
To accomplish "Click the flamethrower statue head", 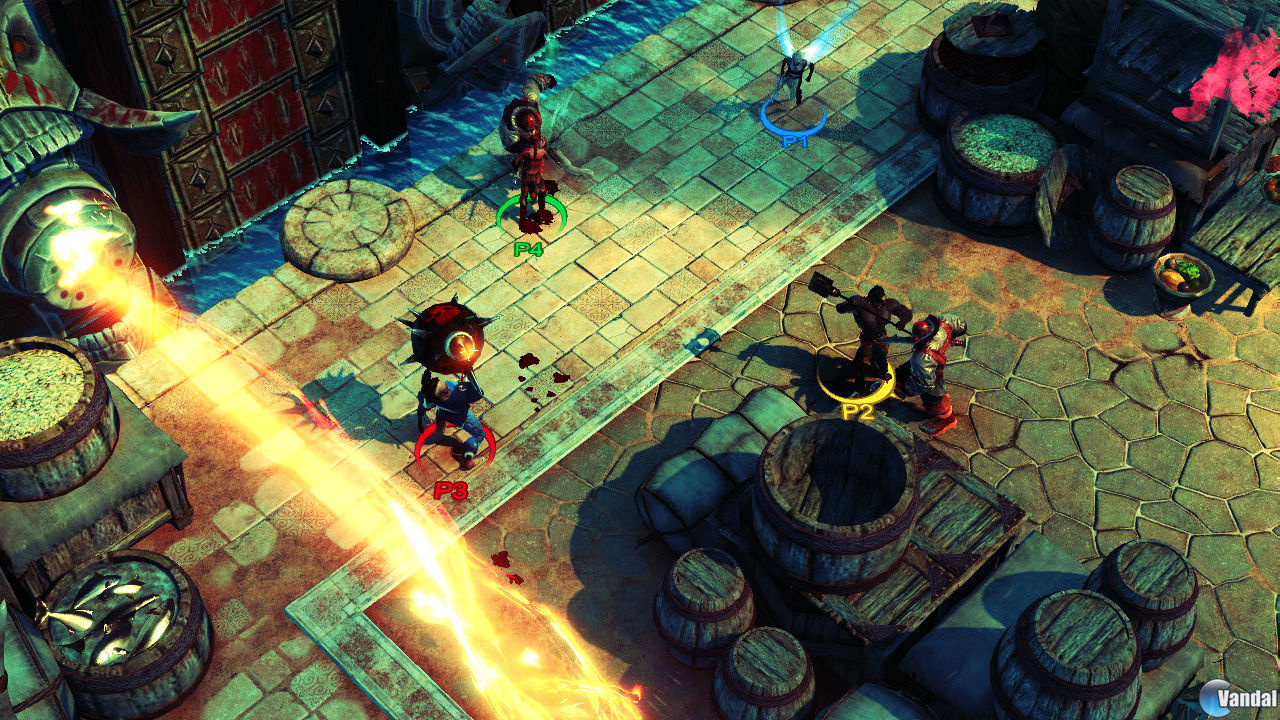I will pos(75,230).
